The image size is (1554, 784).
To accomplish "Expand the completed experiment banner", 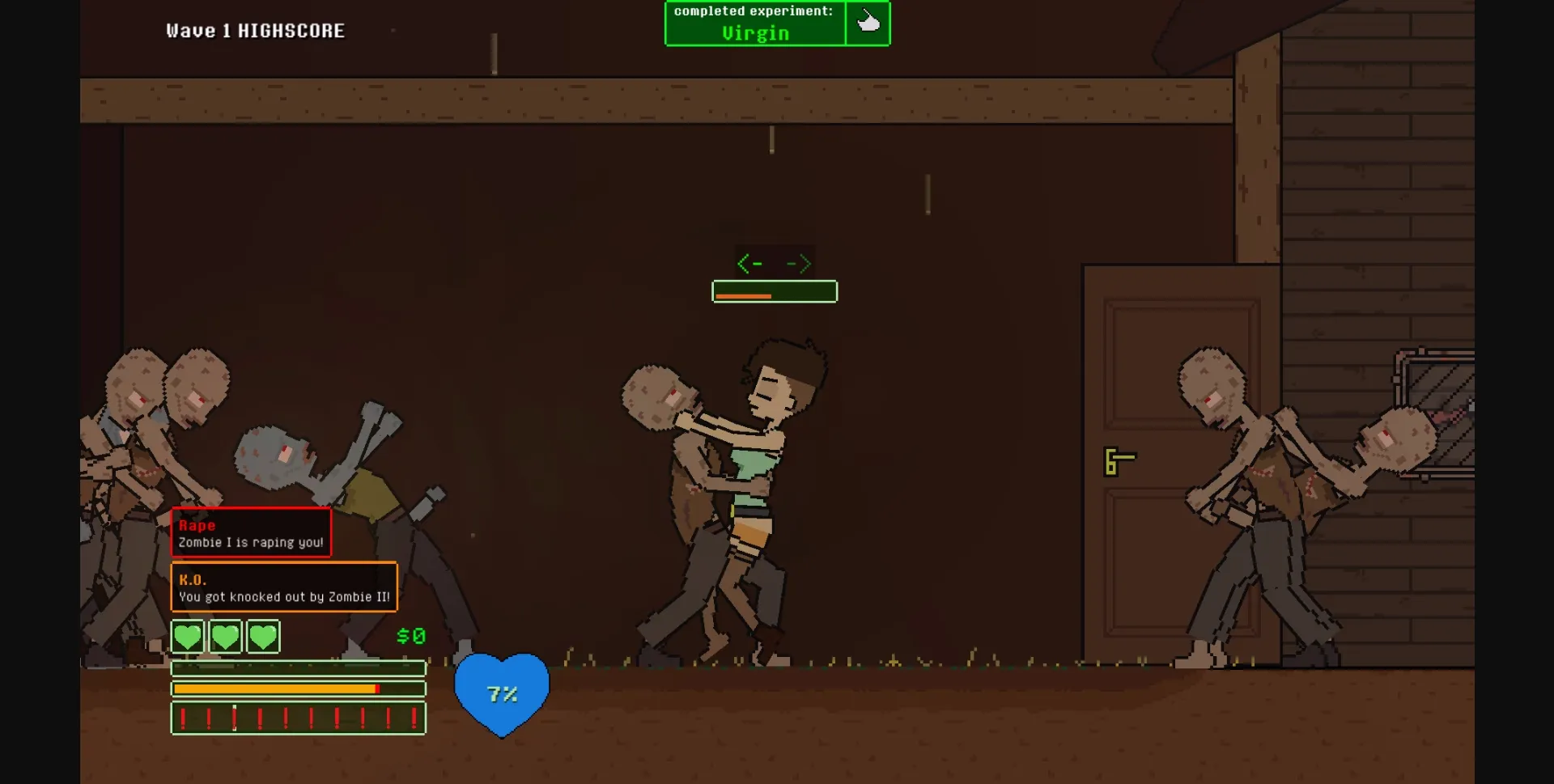I will (x=753, y=23).
